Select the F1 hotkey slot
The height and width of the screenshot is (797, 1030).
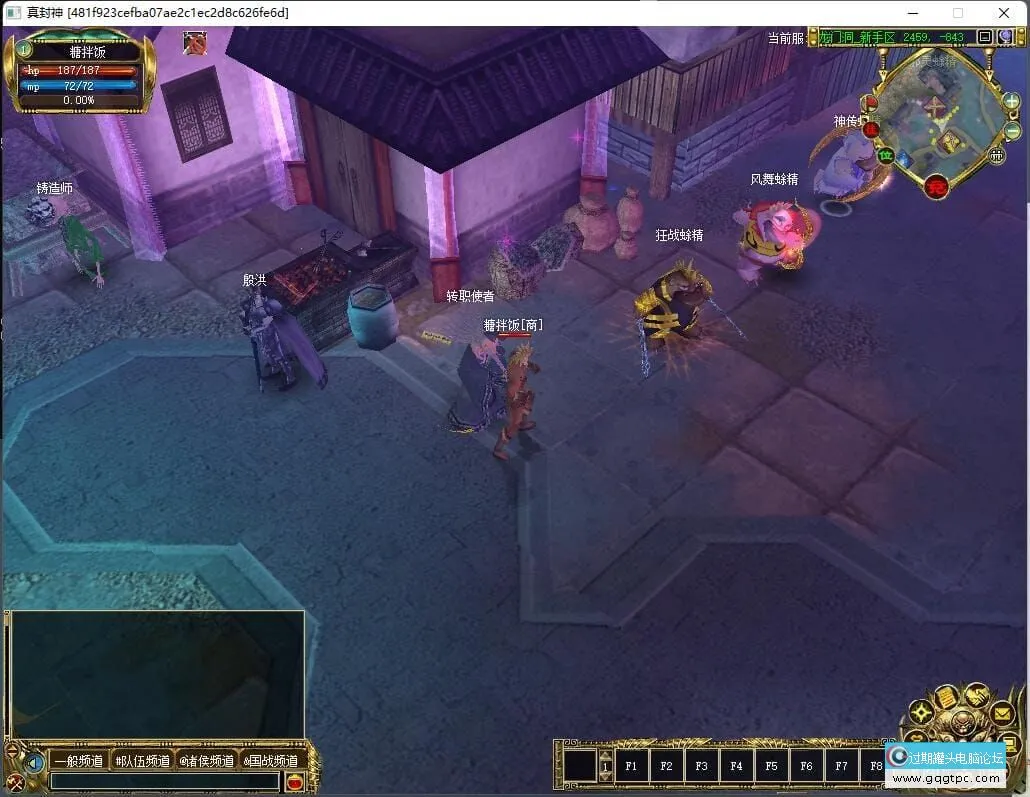631,767
